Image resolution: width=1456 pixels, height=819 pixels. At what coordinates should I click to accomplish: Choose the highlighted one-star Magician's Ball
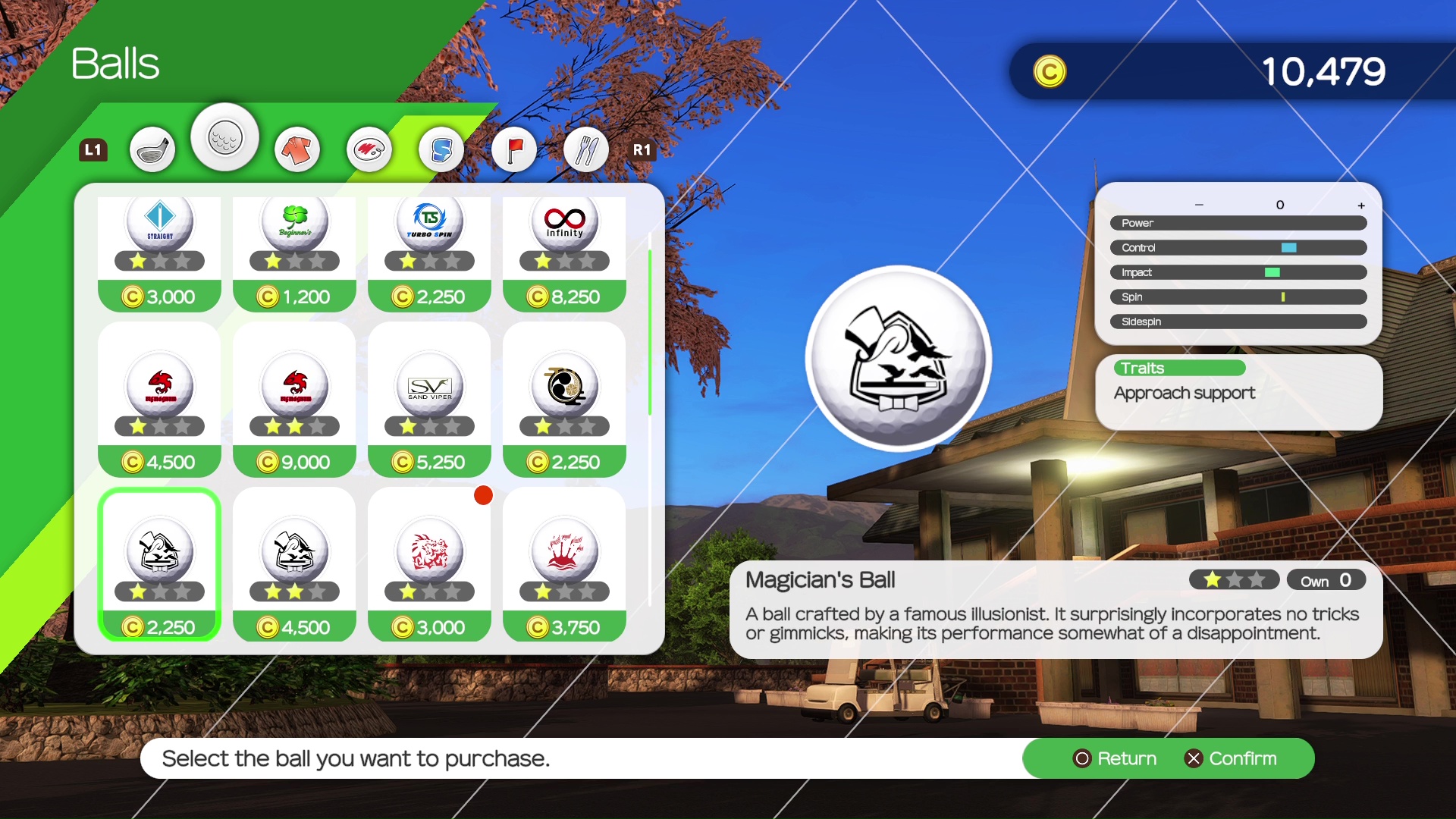click(159, 564)
